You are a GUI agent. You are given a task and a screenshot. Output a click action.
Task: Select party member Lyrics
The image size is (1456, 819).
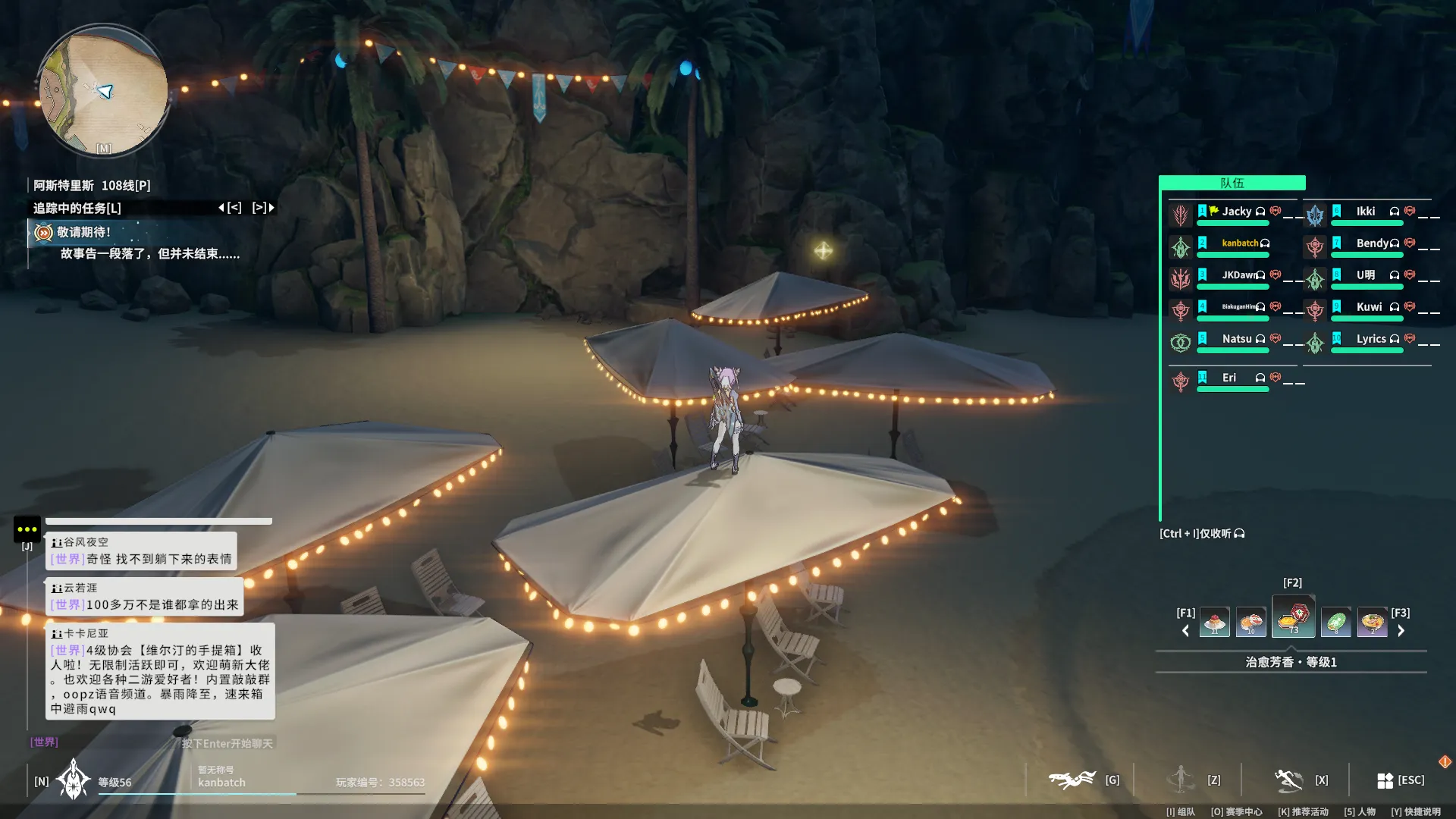point(1370,339)
